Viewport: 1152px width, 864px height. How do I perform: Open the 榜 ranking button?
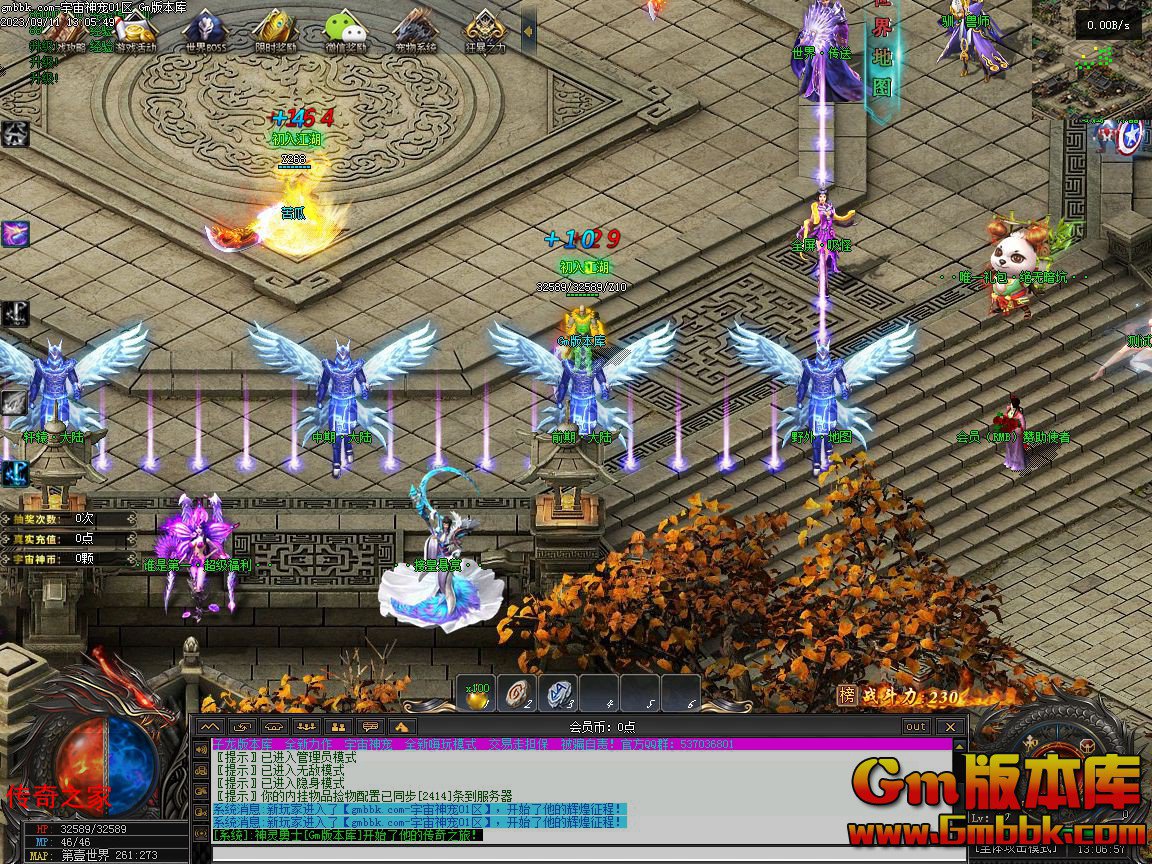coord(847,696)
